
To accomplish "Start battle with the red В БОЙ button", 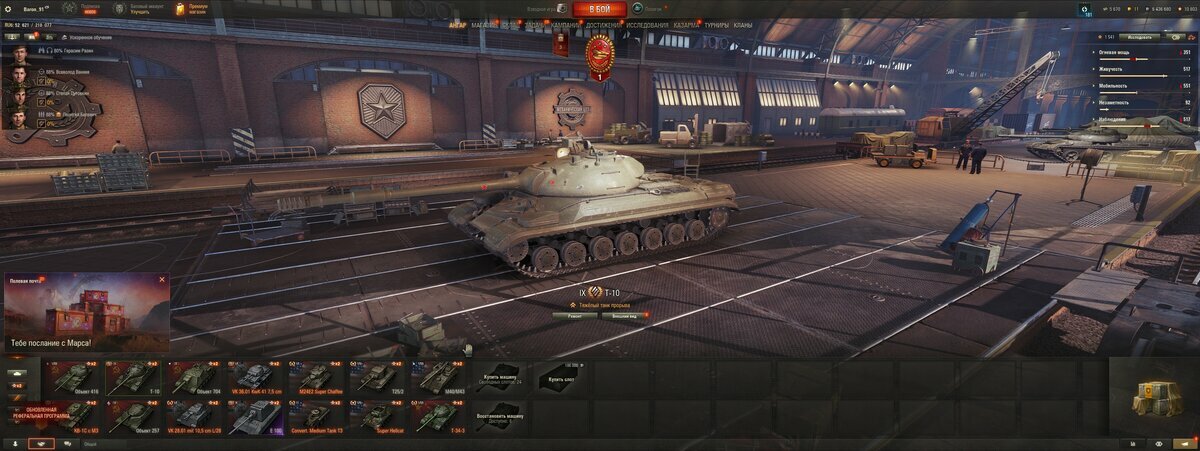I will click(600, 9).
